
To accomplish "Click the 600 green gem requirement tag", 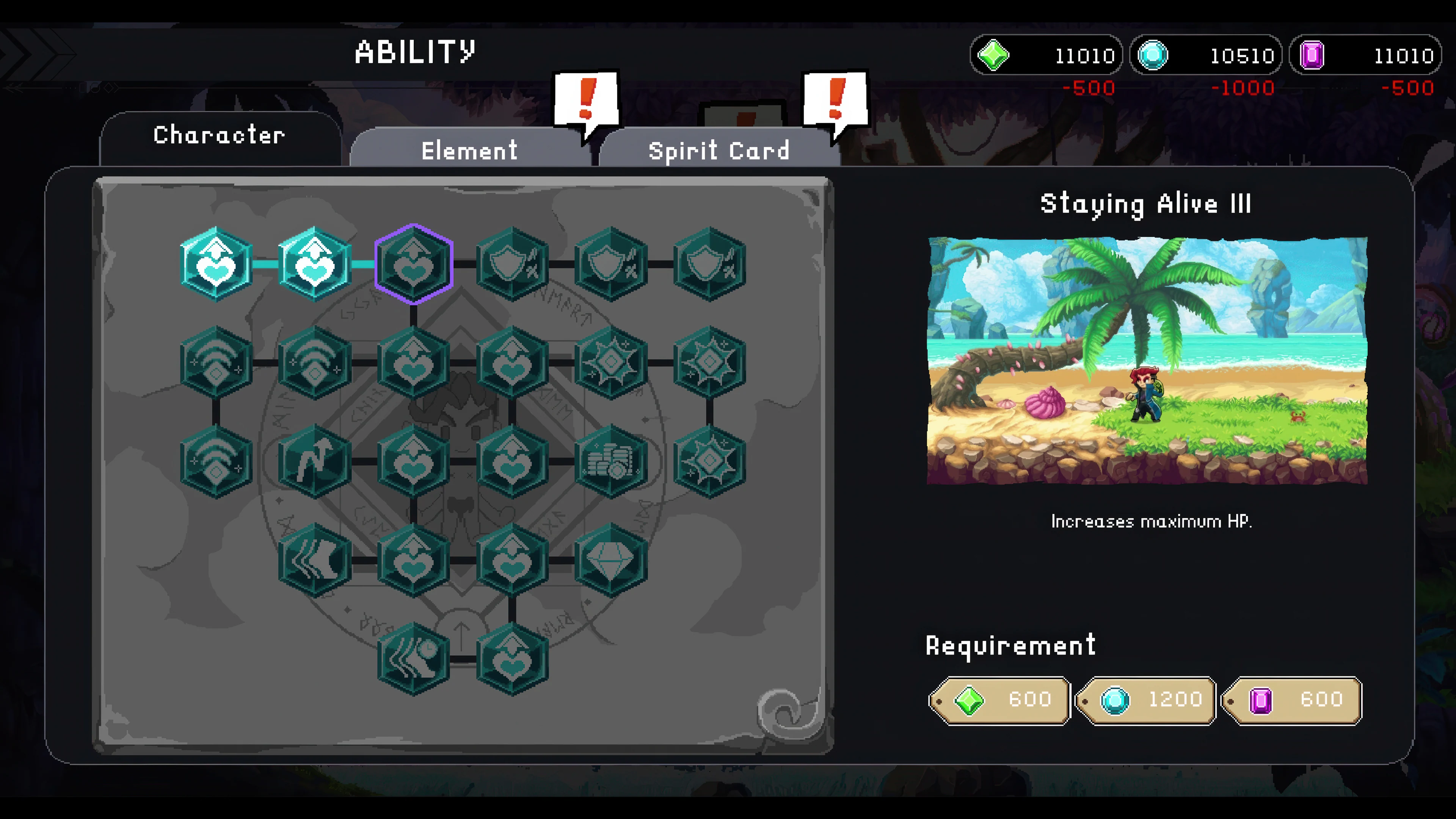I will 999,700.
